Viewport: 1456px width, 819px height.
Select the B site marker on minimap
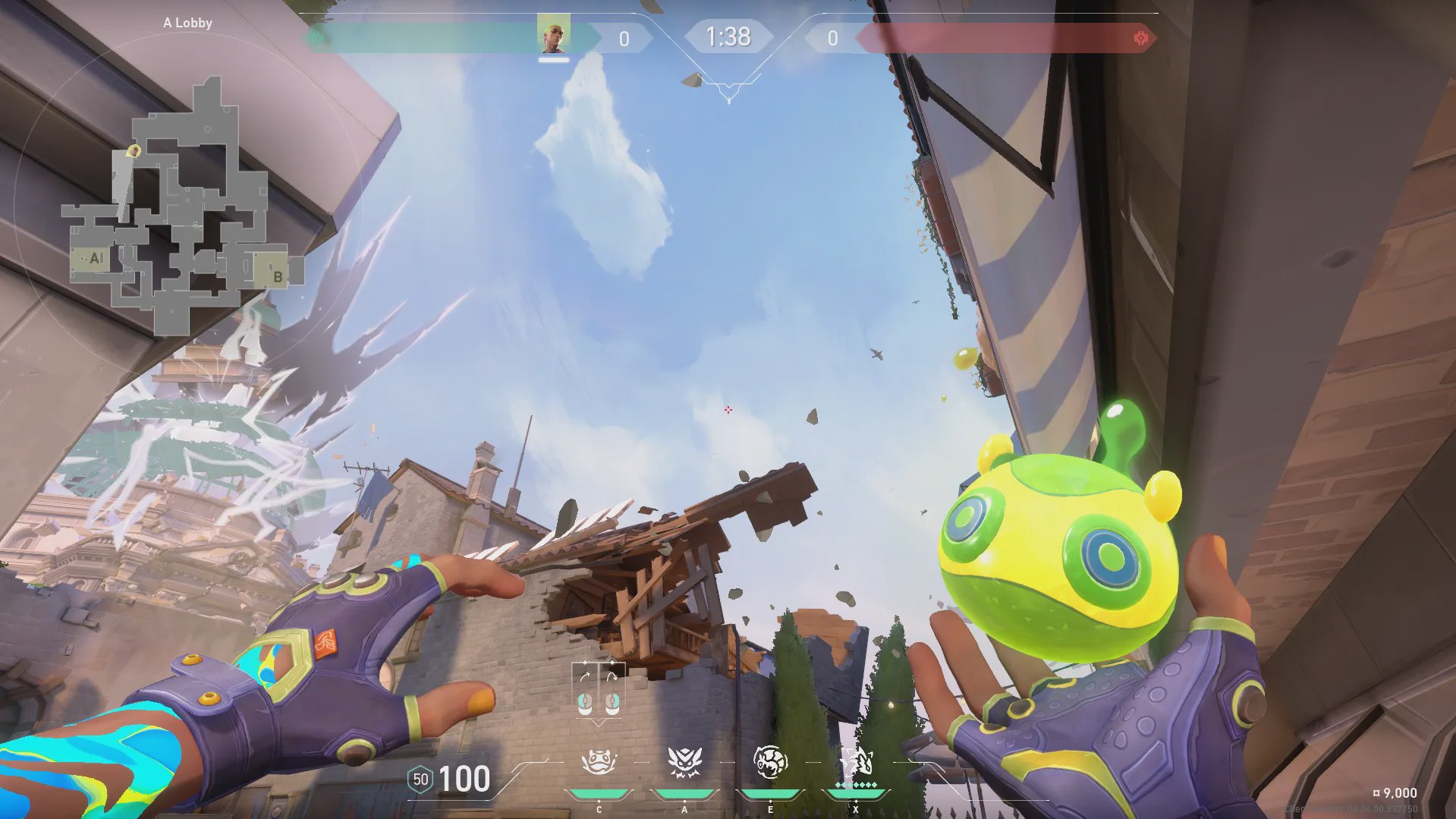coord(278,276)
